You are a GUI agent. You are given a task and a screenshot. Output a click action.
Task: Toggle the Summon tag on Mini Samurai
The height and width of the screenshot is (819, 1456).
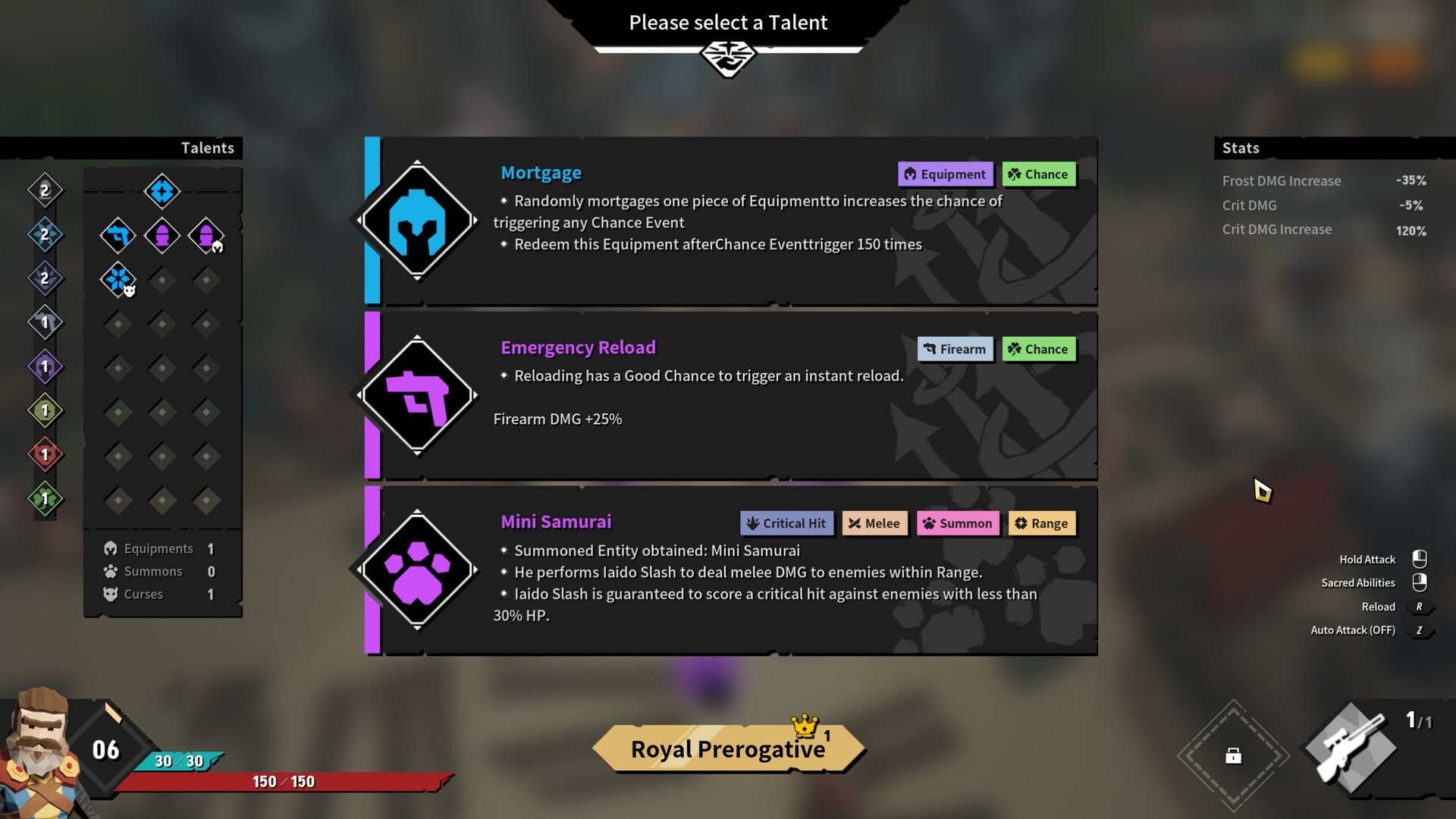(958, 523)
